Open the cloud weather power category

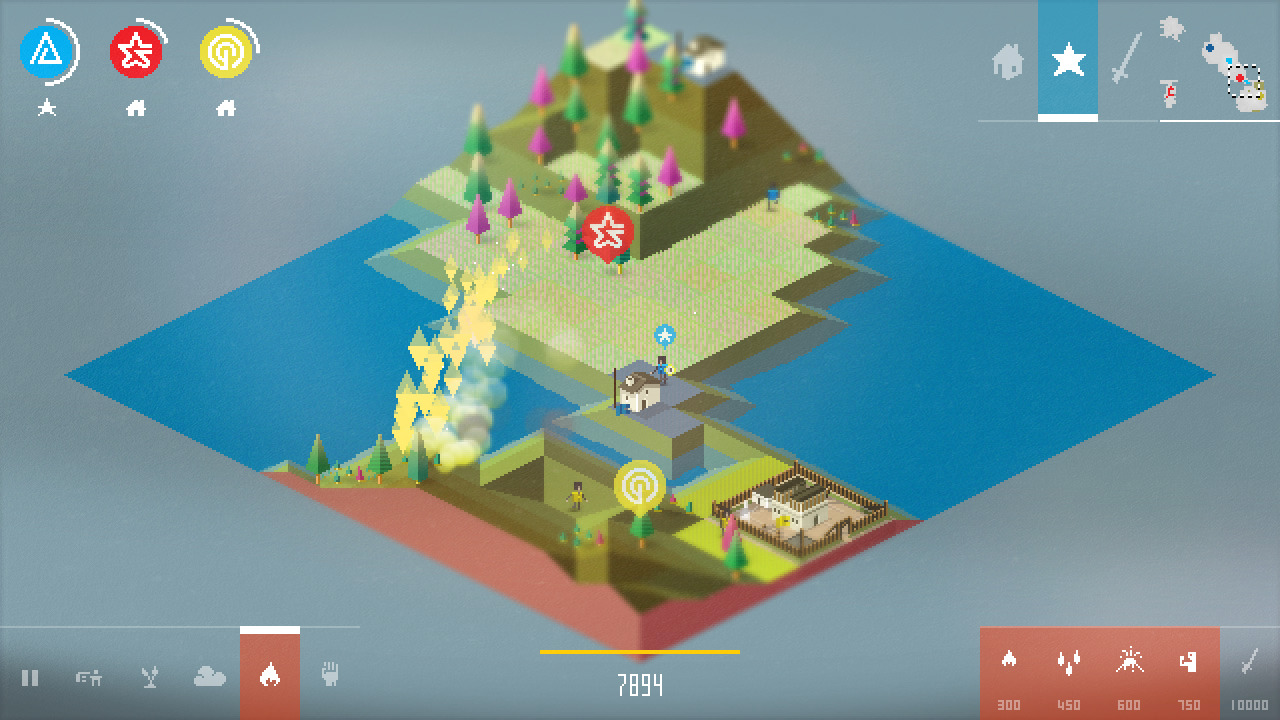[x=209, y=678]
